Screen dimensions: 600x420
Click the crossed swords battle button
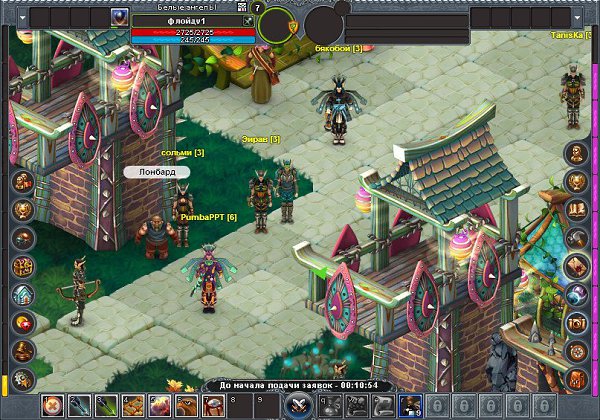(296, 405)
